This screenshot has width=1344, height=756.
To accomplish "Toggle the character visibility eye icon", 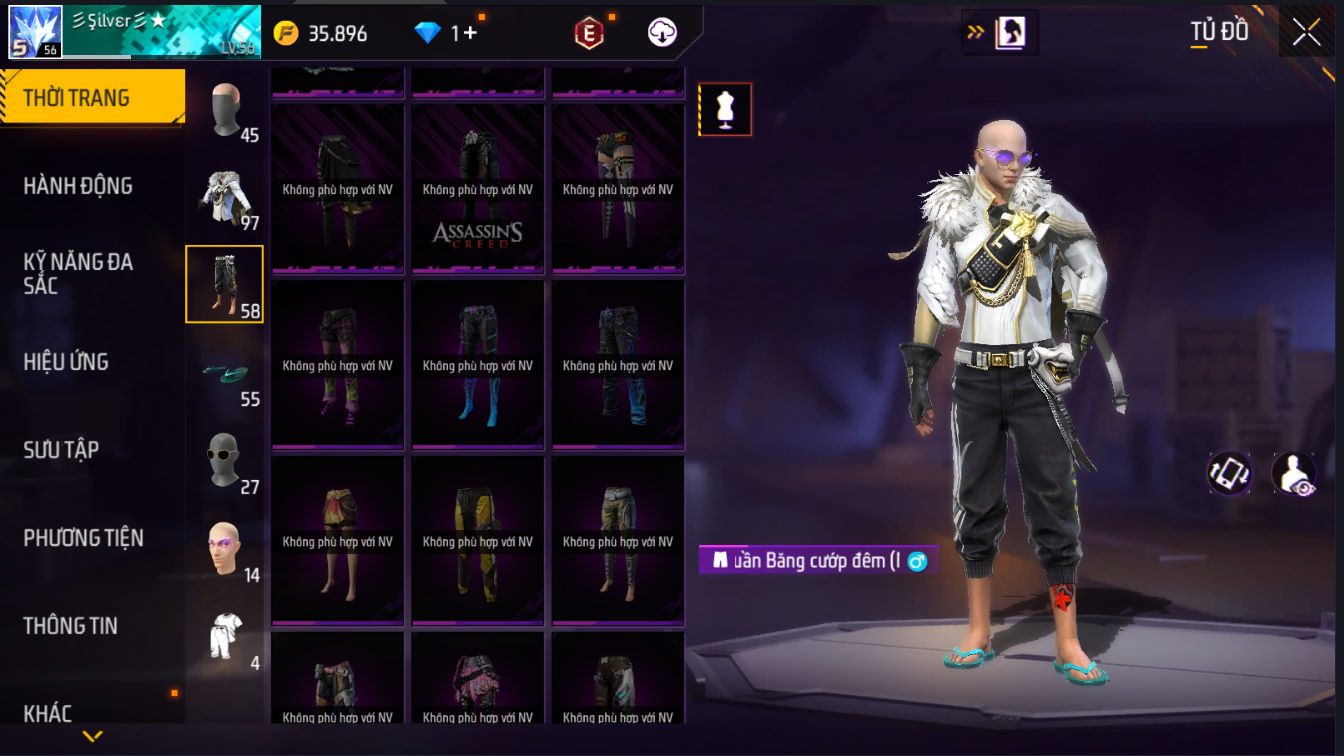I will point(1293,473).
